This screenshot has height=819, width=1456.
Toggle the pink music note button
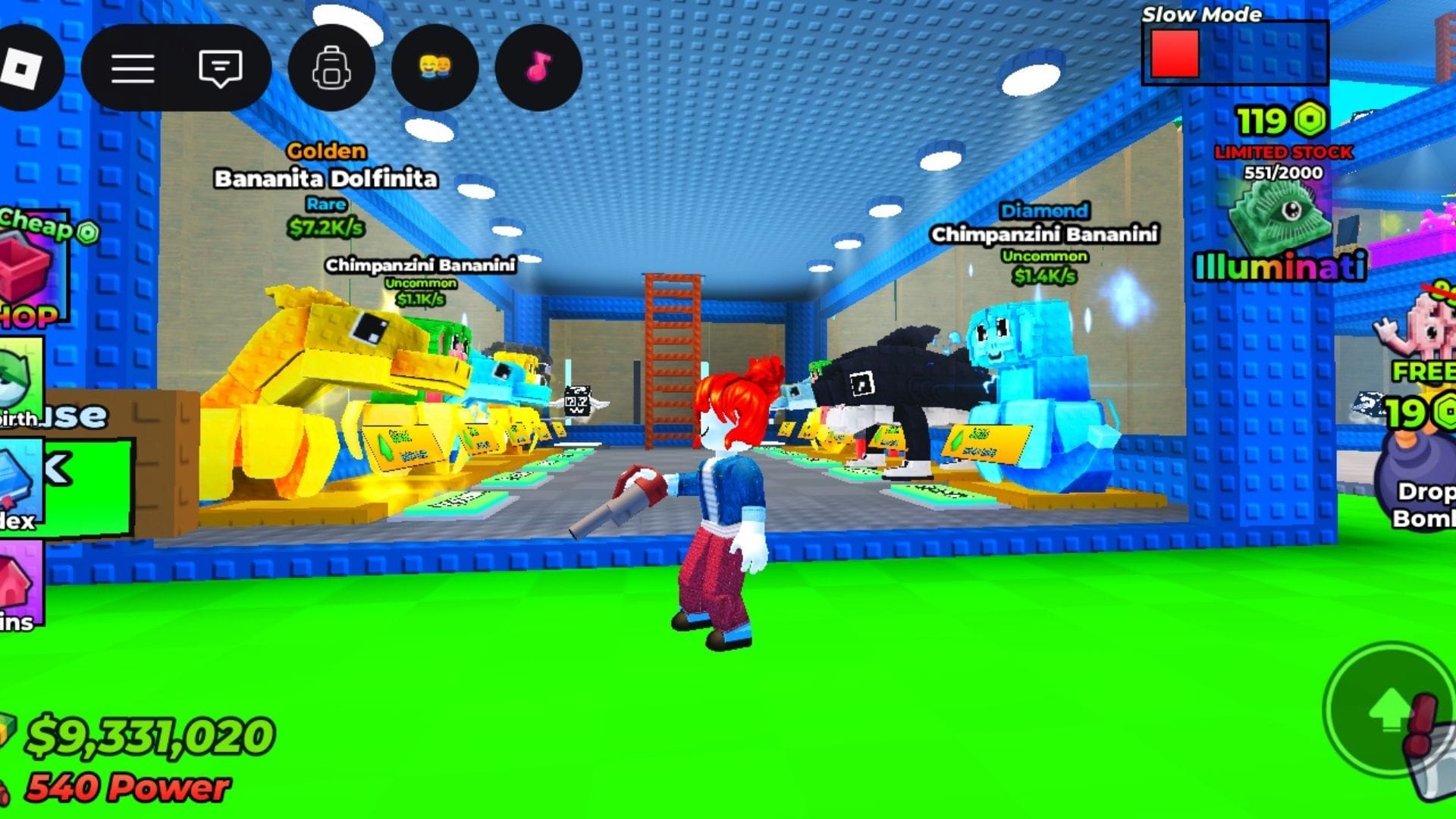tap(538, 68)
